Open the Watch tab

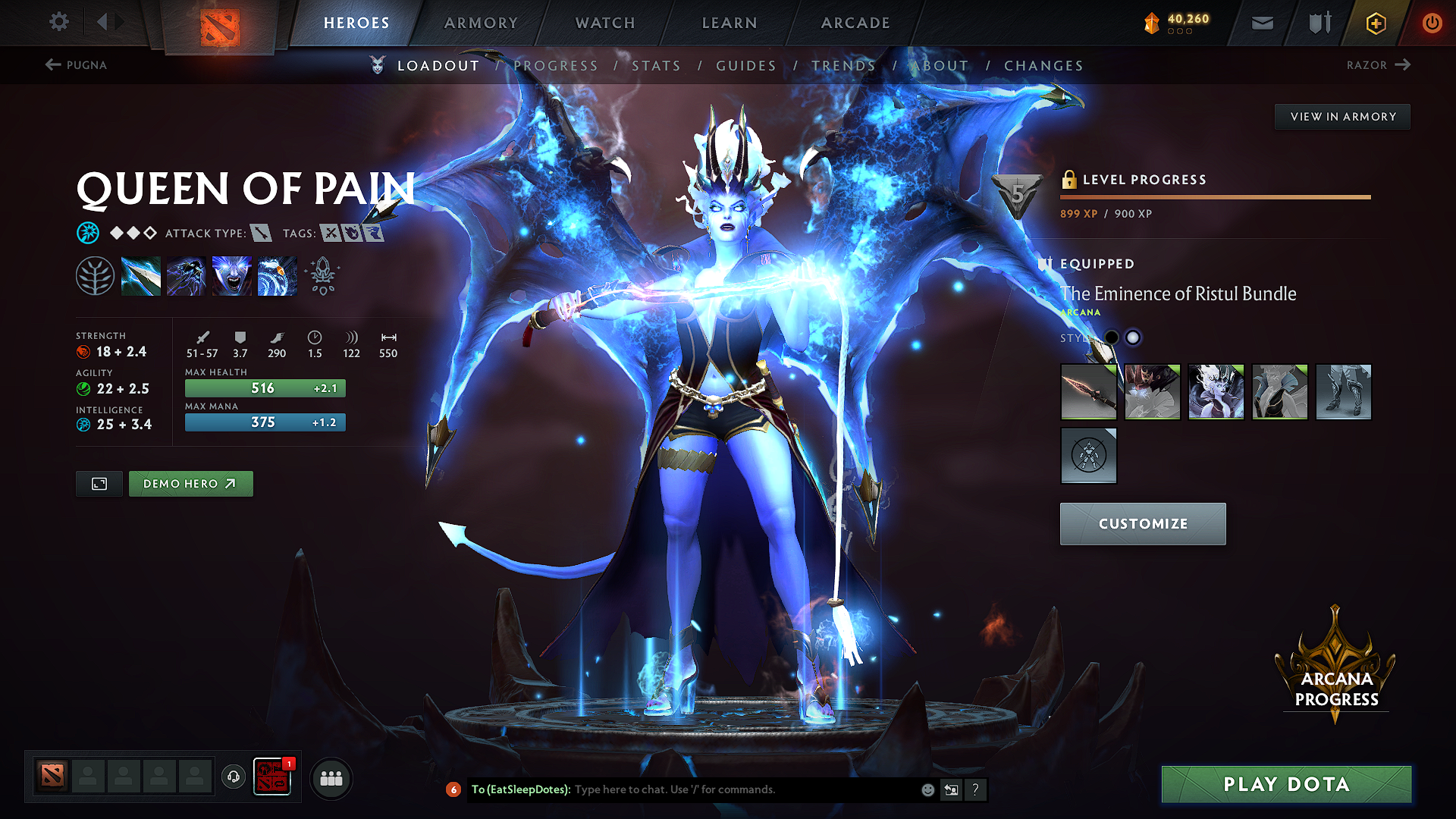pyautogui.click(x=605, y=23)
